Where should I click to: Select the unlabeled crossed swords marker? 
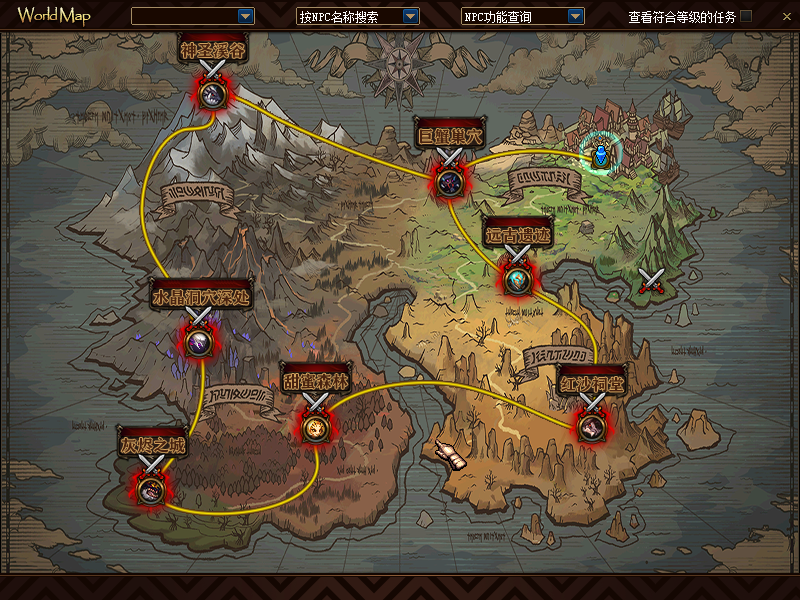(x=651, y=281)
